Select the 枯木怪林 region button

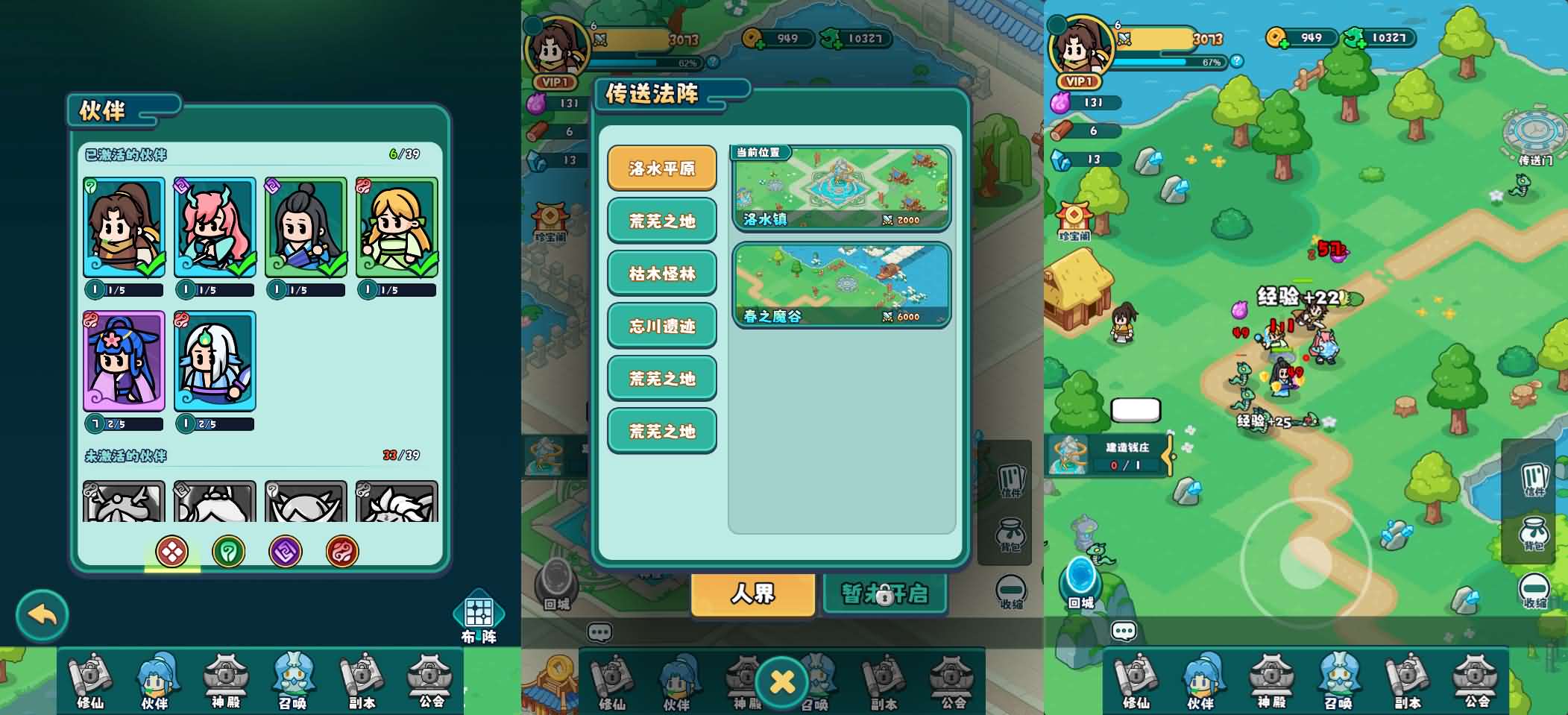click(661, 274)
